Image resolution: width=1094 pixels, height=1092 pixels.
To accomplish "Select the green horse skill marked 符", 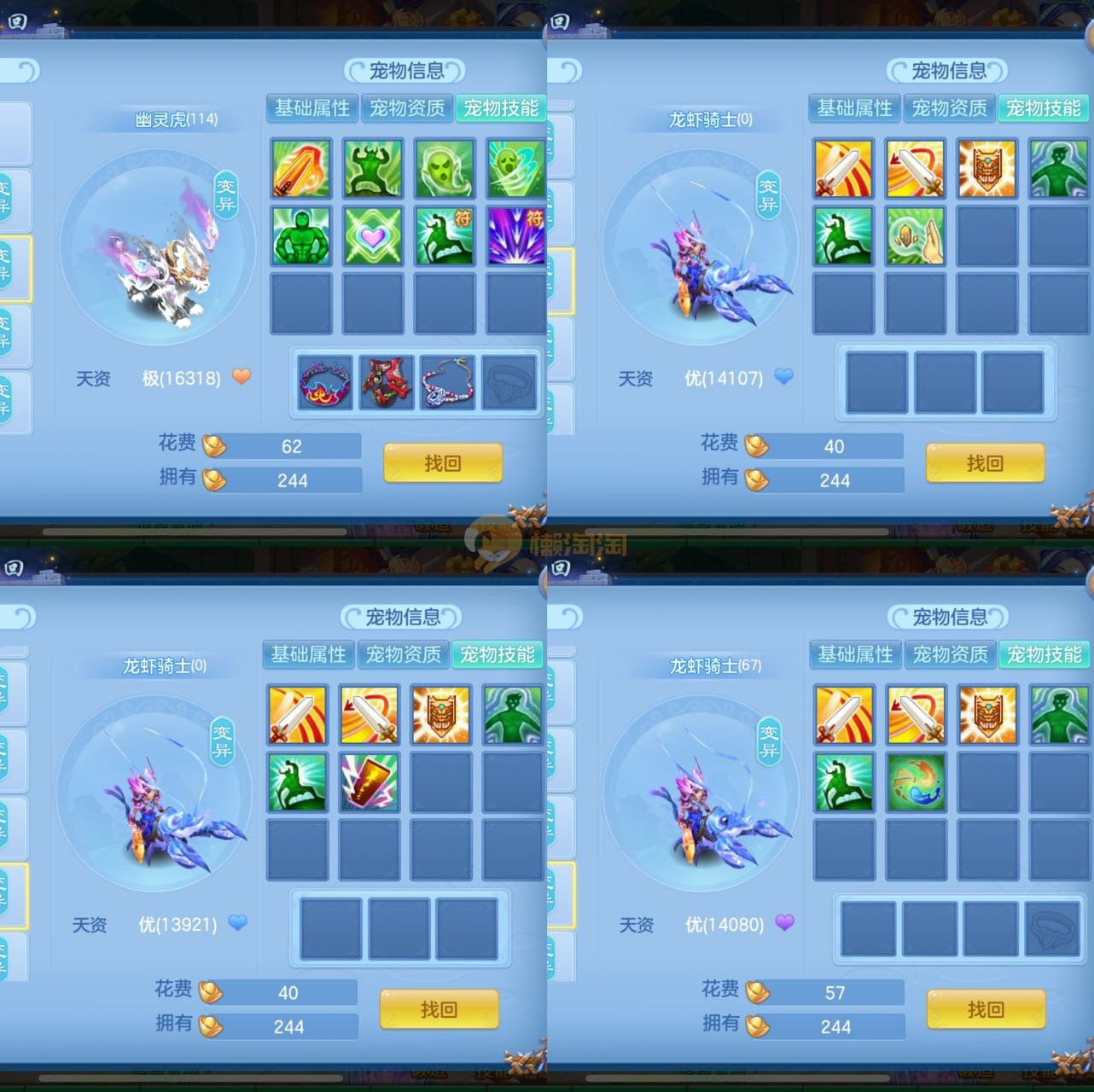I will click(445, 235).
